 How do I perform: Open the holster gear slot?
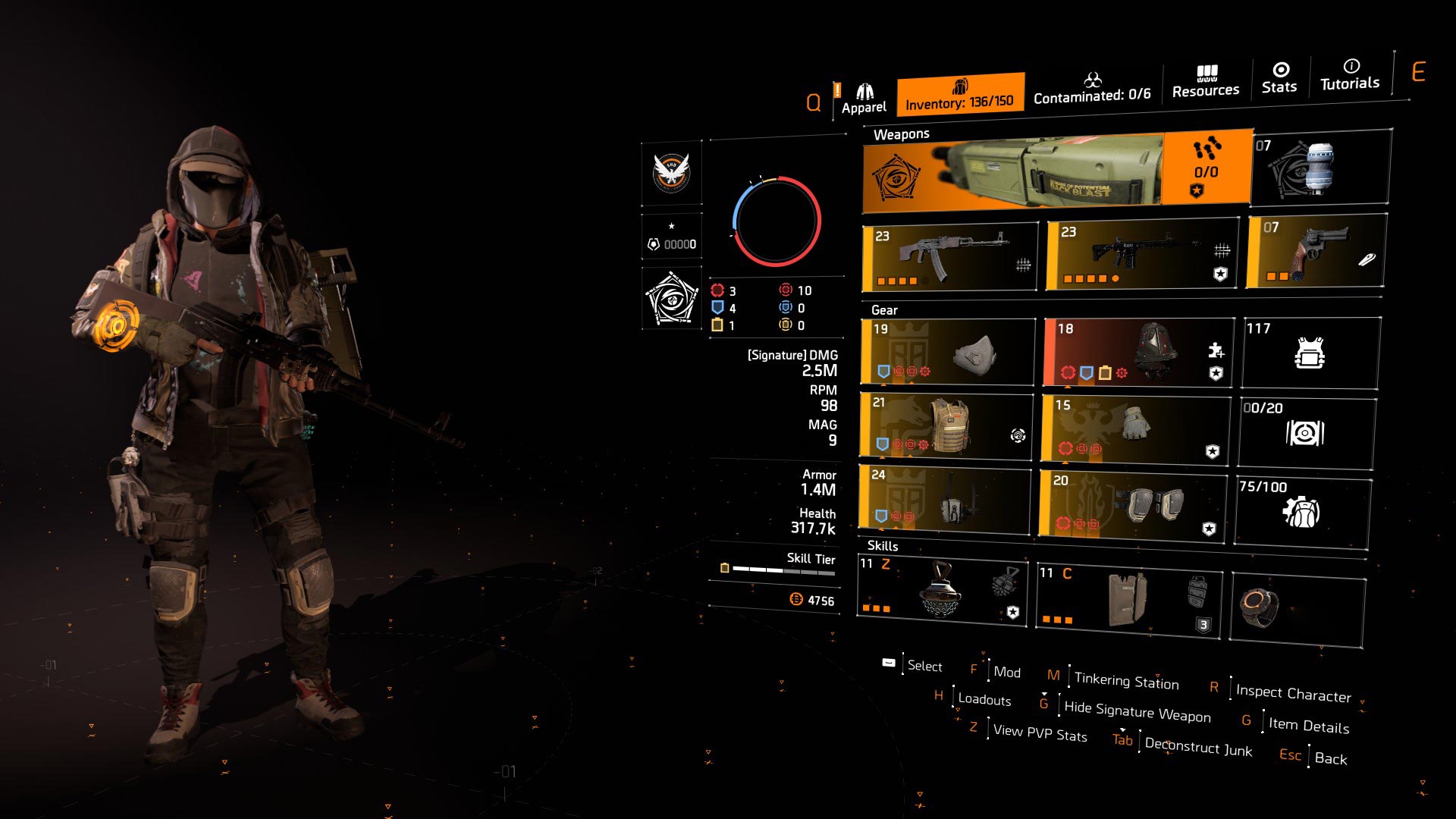tap(945, 497)
